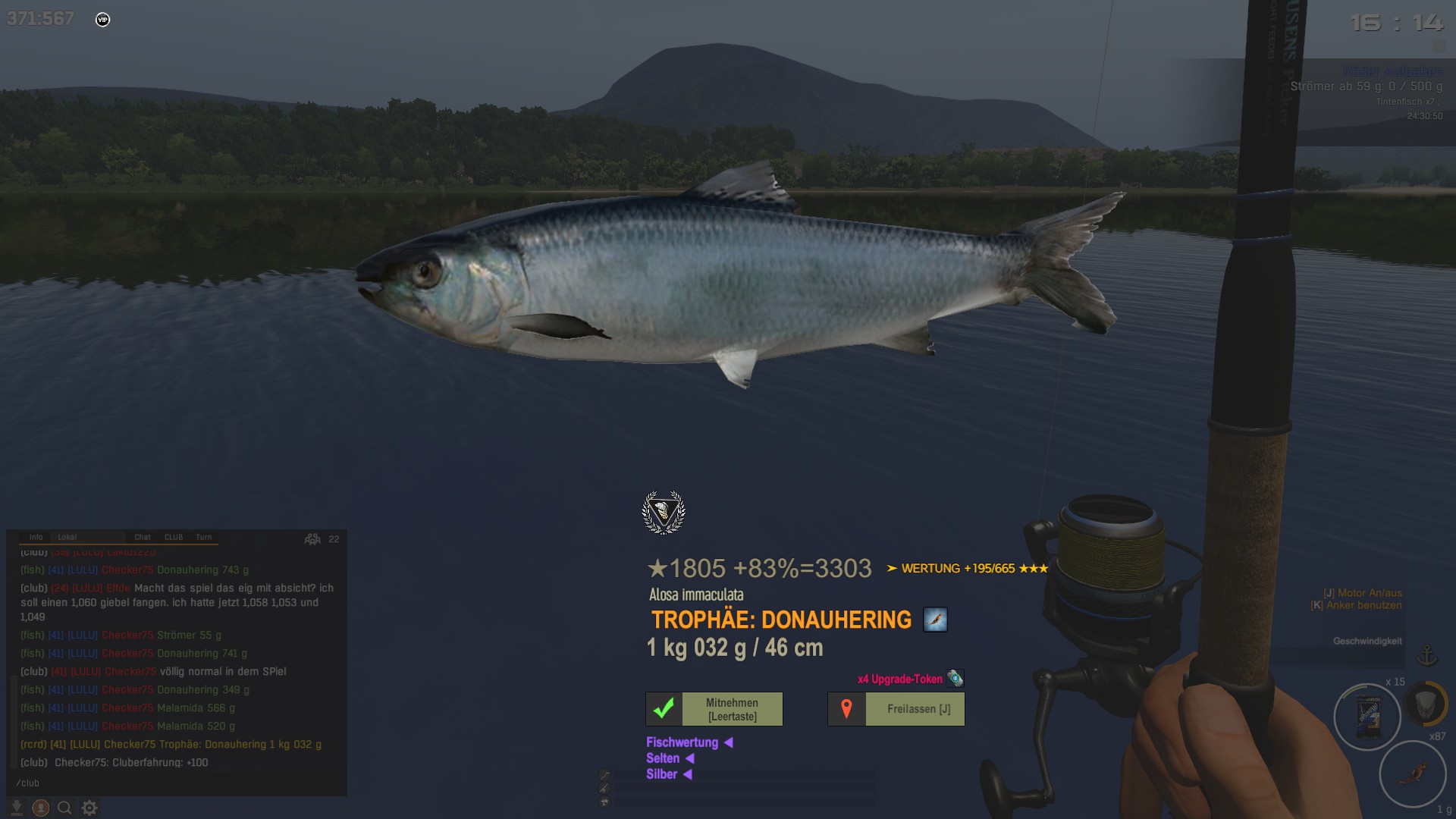Keep the fish with the Mitnehmen button
The width and height of the screenshot is (1456, 819).
(x=714, y=709)
